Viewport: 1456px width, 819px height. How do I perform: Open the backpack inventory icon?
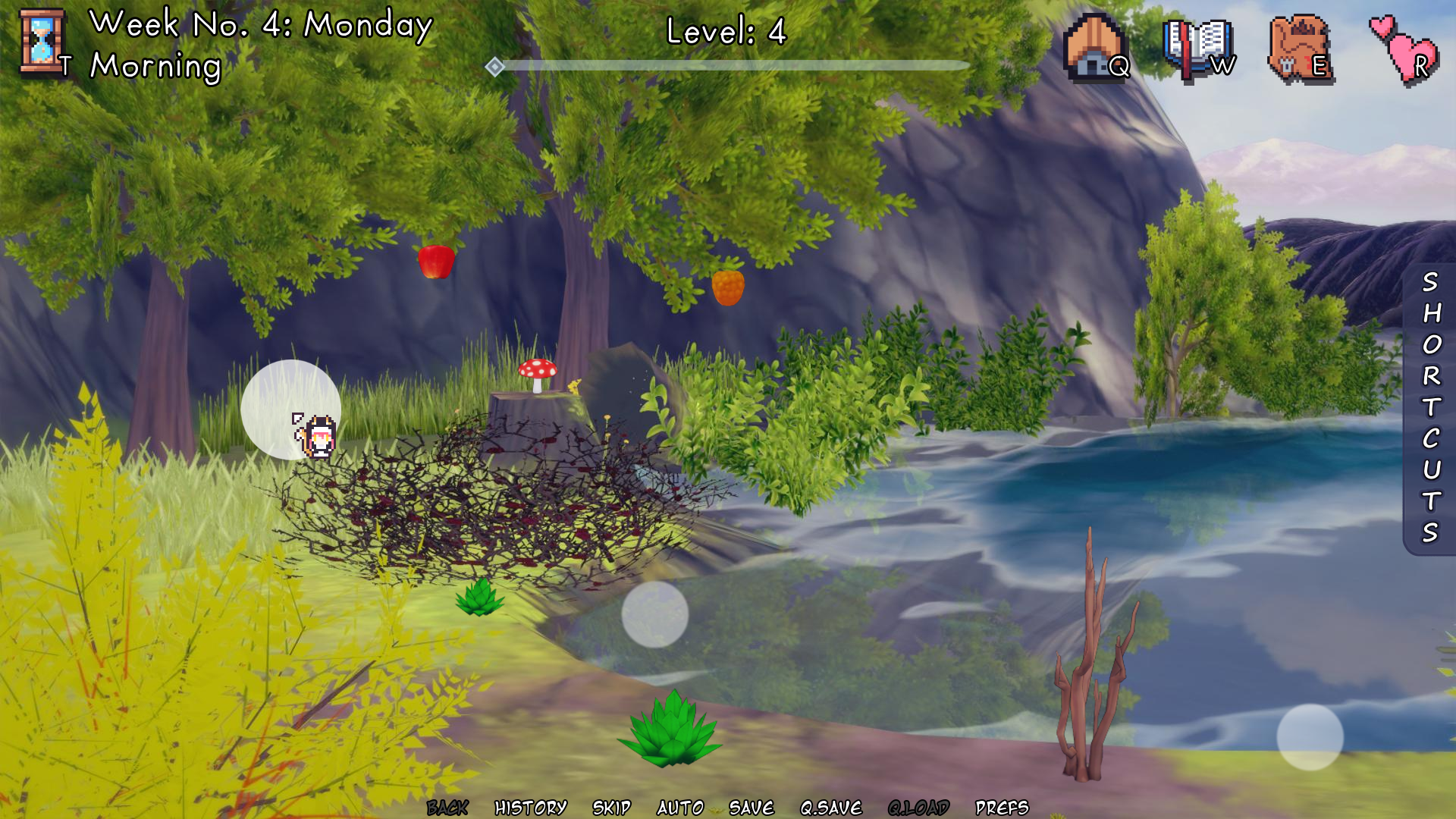click(1298, 49)
